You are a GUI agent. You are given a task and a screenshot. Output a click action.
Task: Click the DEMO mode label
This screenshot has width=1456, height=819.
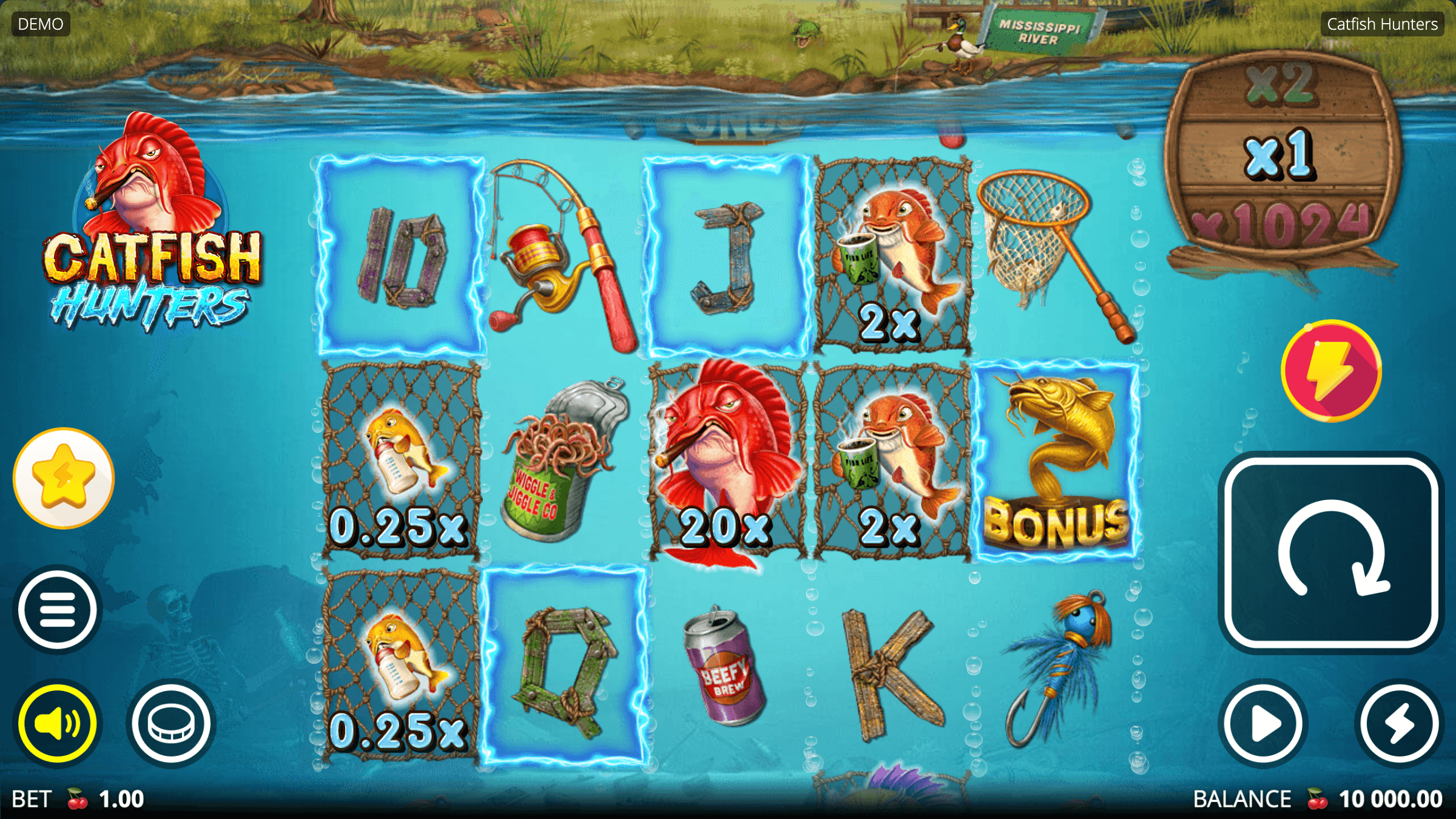tap(39, 24)
